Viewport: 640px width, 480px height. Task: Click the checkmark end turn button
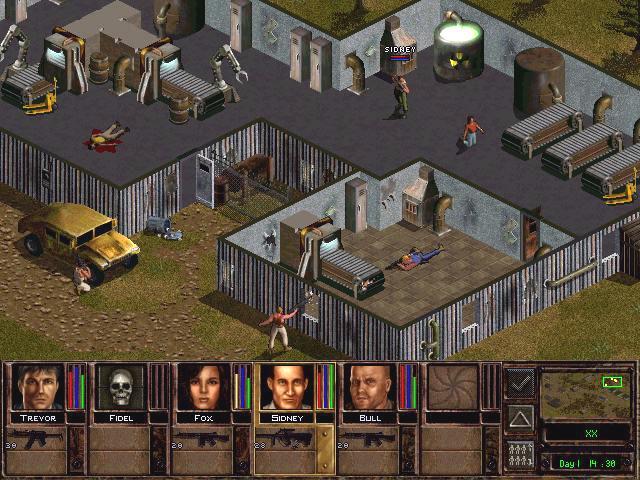tap(520, 382)
